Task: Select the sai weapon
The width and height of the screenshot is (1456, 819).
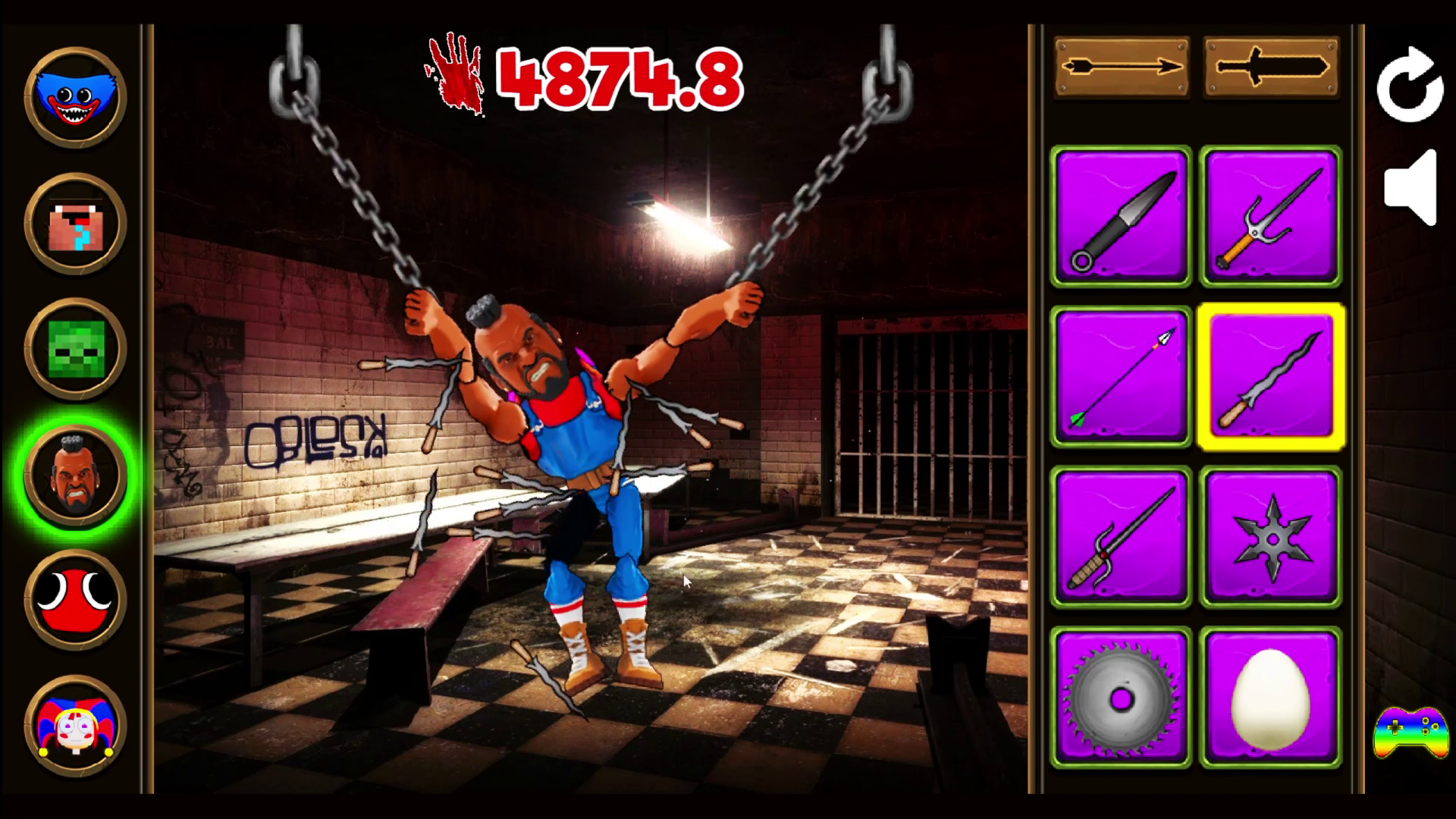Action: point(1271,218)
